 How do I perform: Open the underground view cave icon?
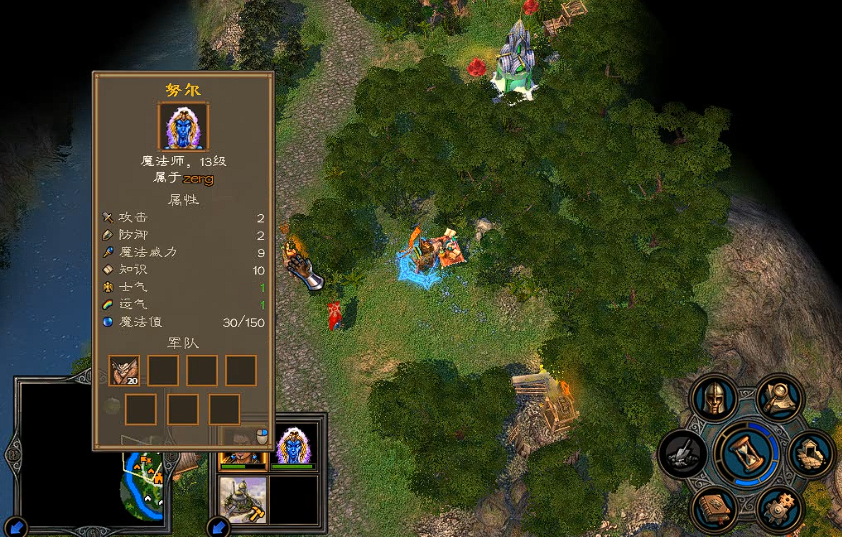pyautogui.click(x=813, y=454)
